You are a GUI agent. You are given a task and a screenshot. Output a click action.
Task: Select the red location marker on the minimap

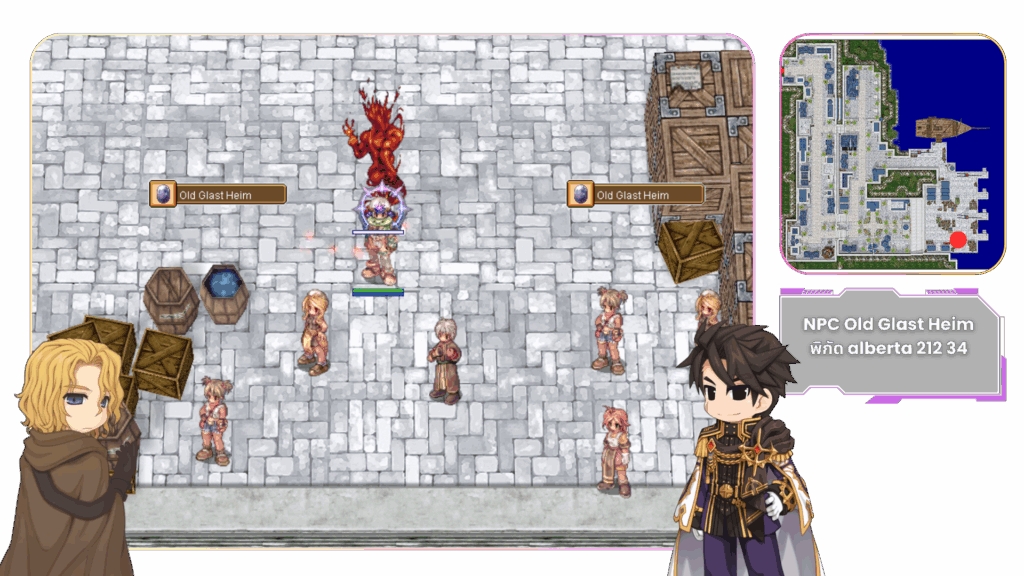point(958,240)
